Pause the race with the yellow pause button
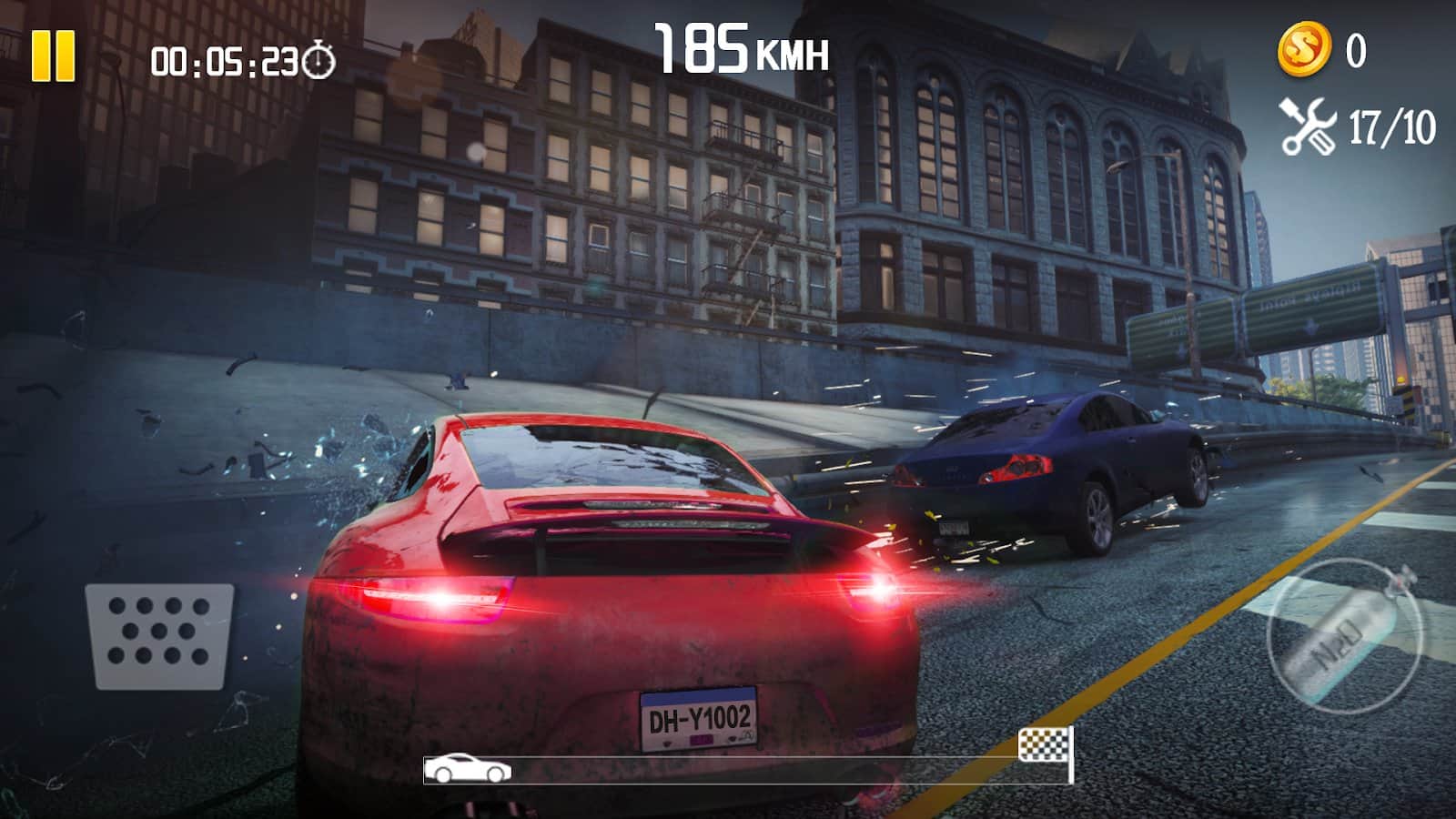The width and height of the screenshot is (1456, 819). [53, 56]
